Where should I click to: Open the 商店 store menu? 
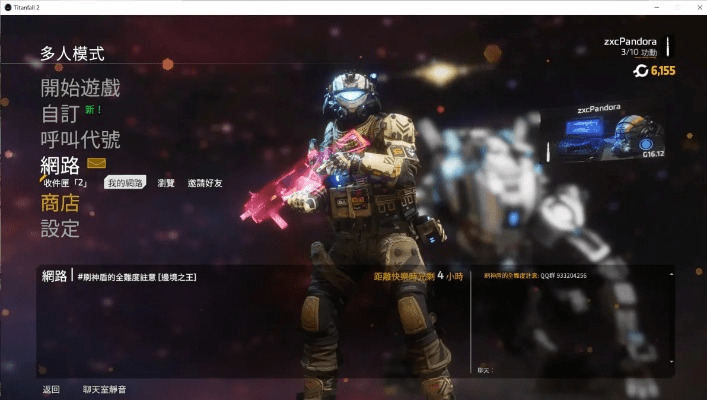click(60, 204)
